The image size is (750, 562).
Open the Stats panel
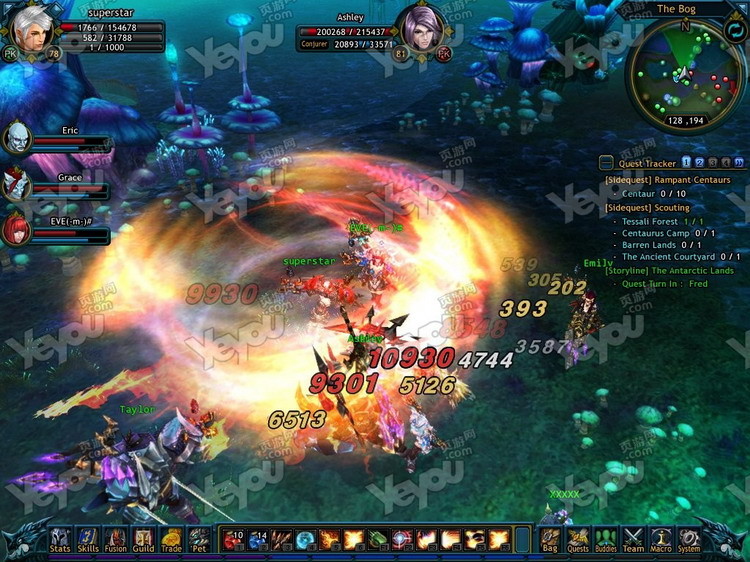tap(60, 540)
